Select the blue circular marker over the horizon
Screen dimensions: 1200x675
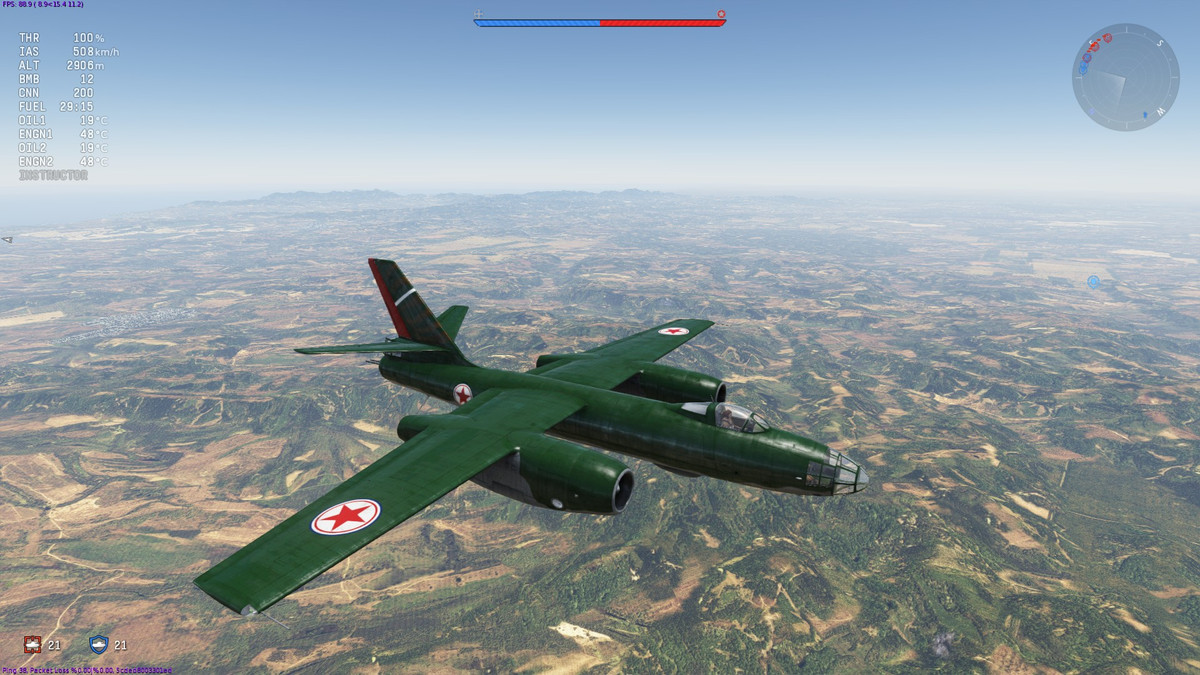[1093, 282]
